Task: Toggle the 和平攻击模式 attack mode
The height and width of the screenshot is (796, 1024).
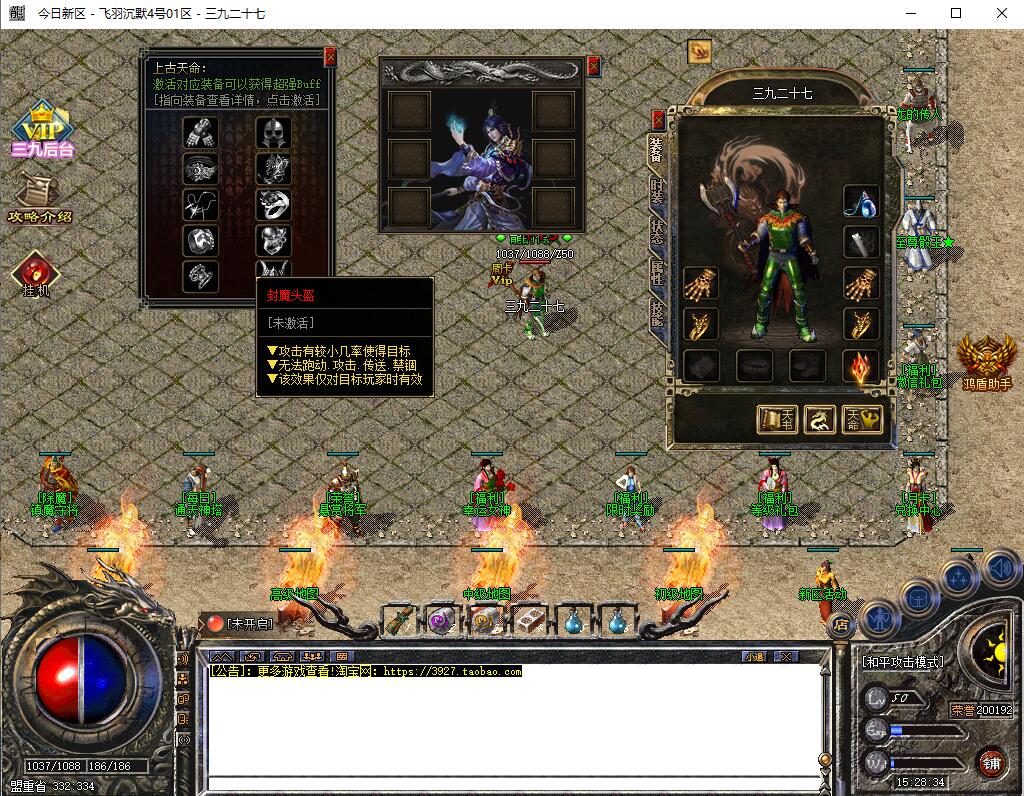Action: [x=903, y=662]
